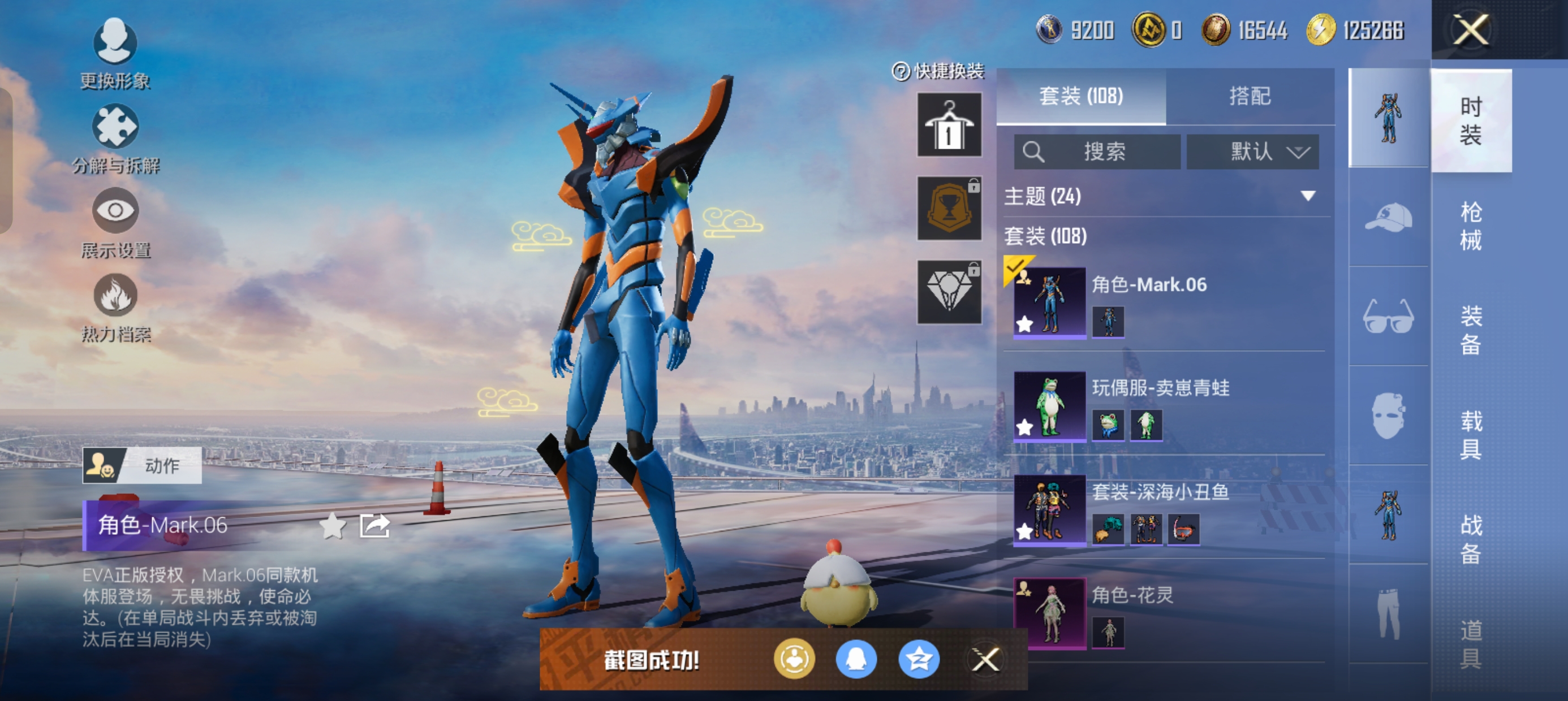The image size is (1568, 701).
Task: Open 分解与拆解 dismantle menu
Action: coord(115,137)
